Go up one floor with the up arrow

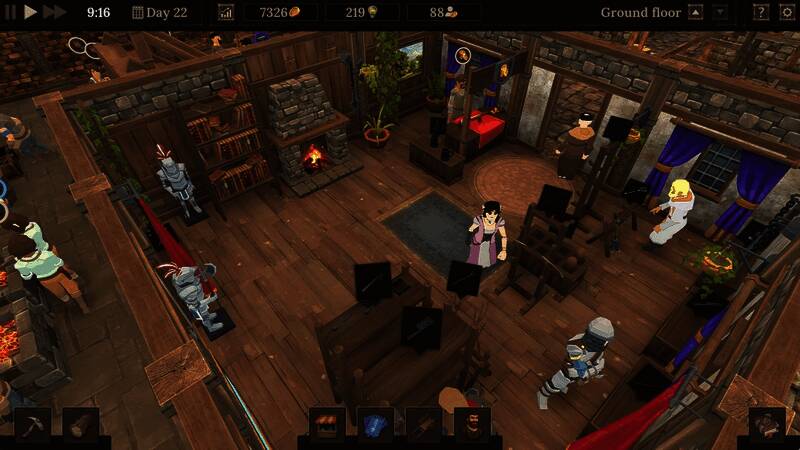click(x=698, y=13)
